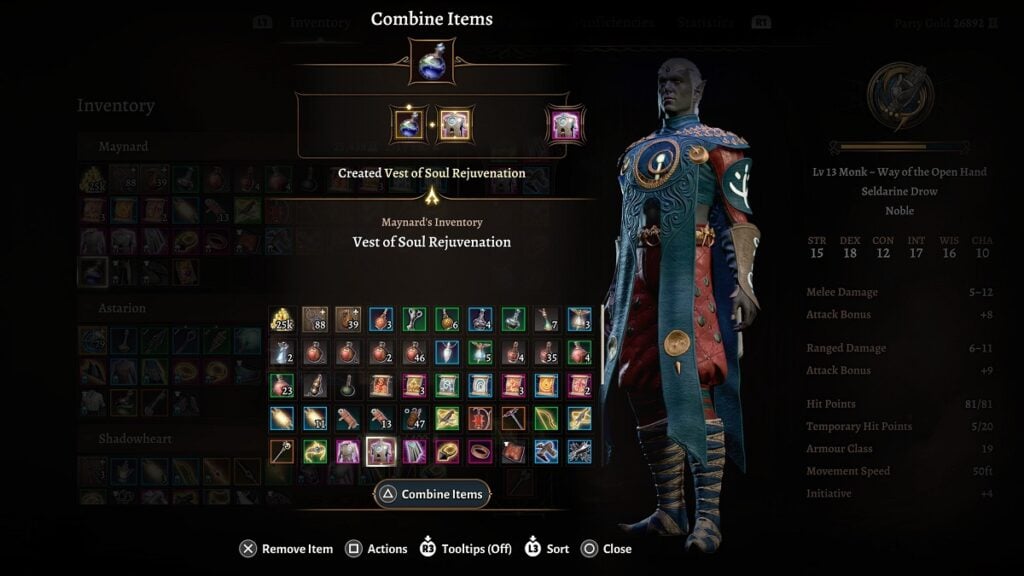Choose the stack showing 39
The height and width of the screenshot is (576, 1024).
click(348, 319)
